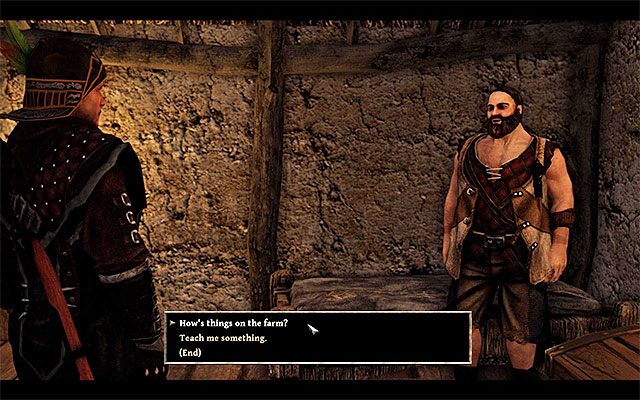Screen dimensions: 640x400
Task: Select "(End)" to finish the conversation
Action: coord(191,352)
